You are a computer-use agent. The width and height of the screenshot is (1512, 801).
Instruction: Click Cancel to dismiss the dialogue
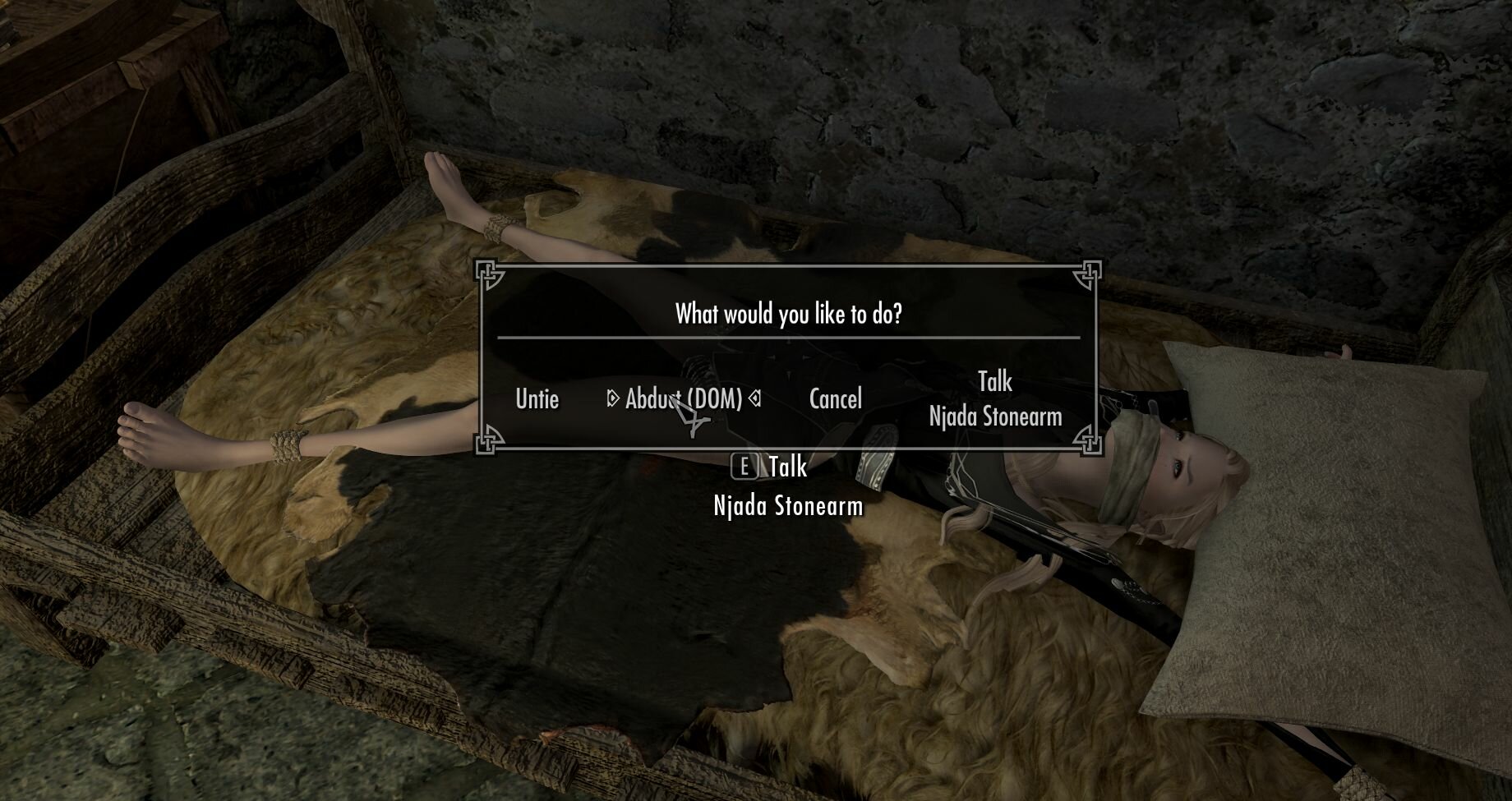tap(836, 398)
